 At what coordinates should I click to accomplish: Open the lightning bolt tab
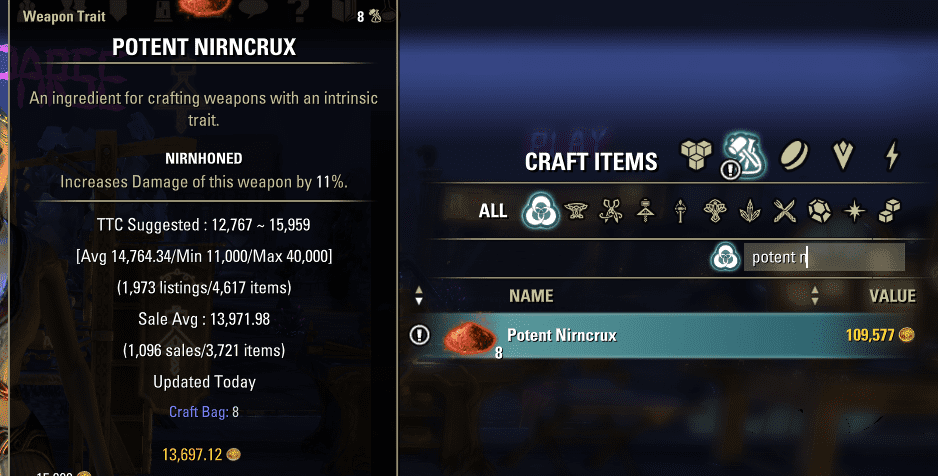tap(892, 156)
